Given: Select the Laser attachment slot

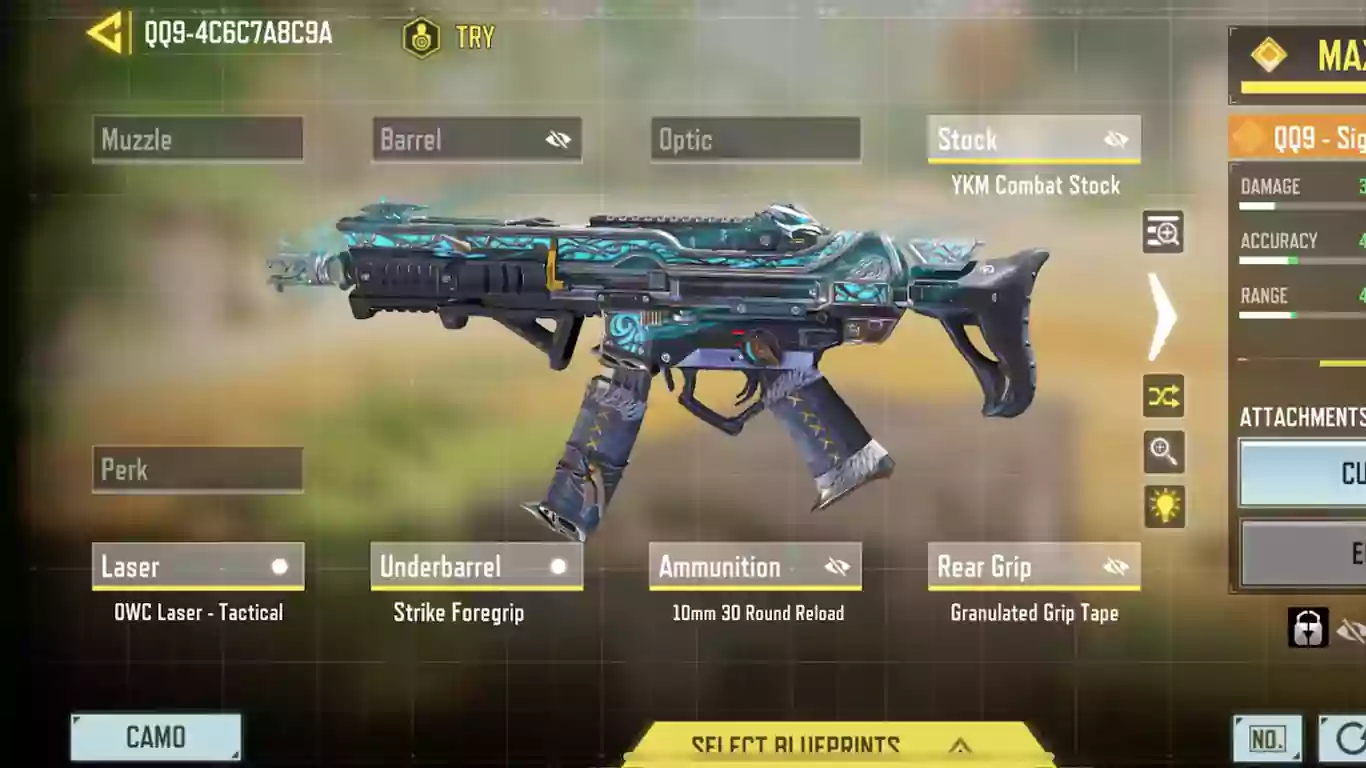Looking at the screenshot, I should (197, 567).
